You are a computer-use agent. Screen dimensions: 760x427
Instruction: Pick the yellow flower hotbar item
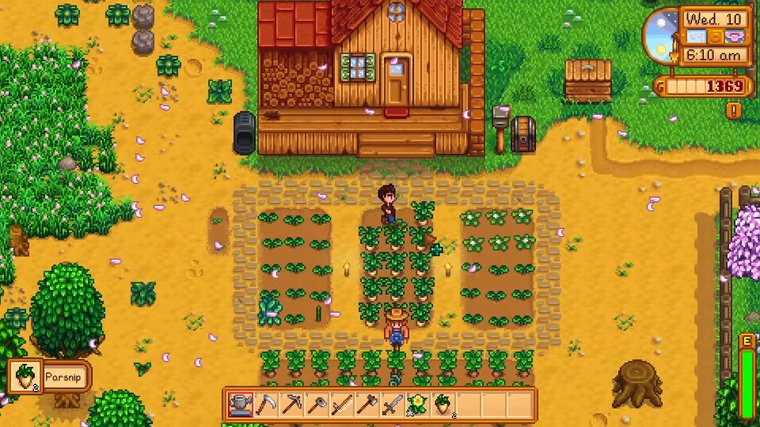(x=416, y=404)
